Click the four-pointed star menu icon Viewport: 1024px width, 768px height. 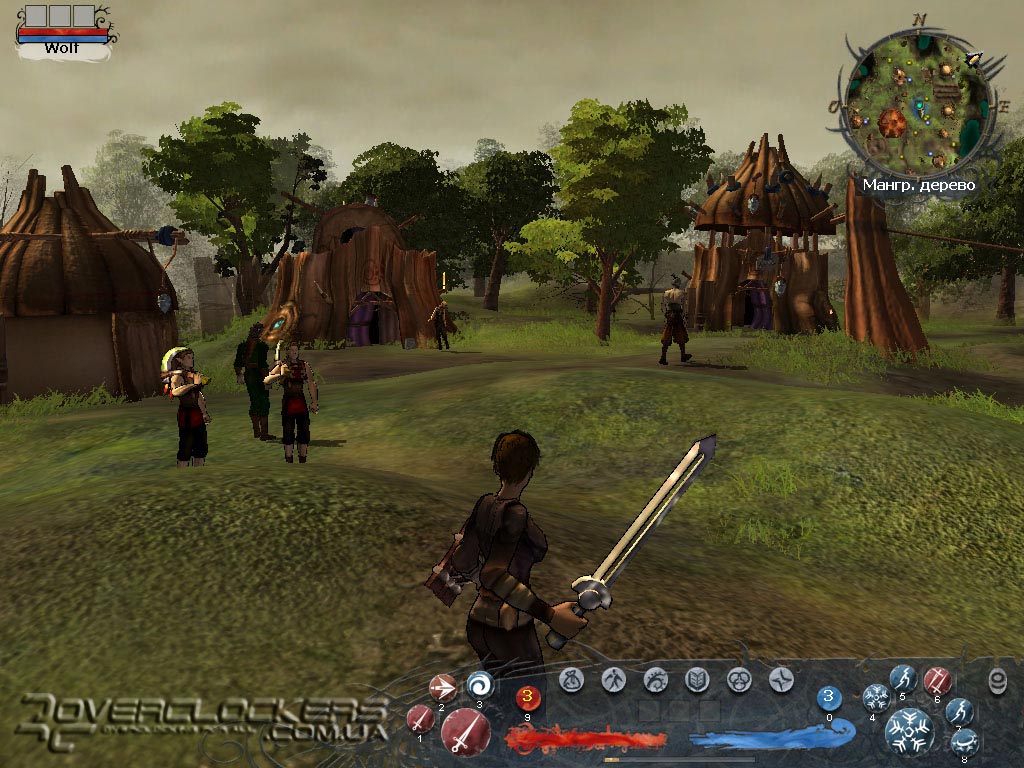781,680
